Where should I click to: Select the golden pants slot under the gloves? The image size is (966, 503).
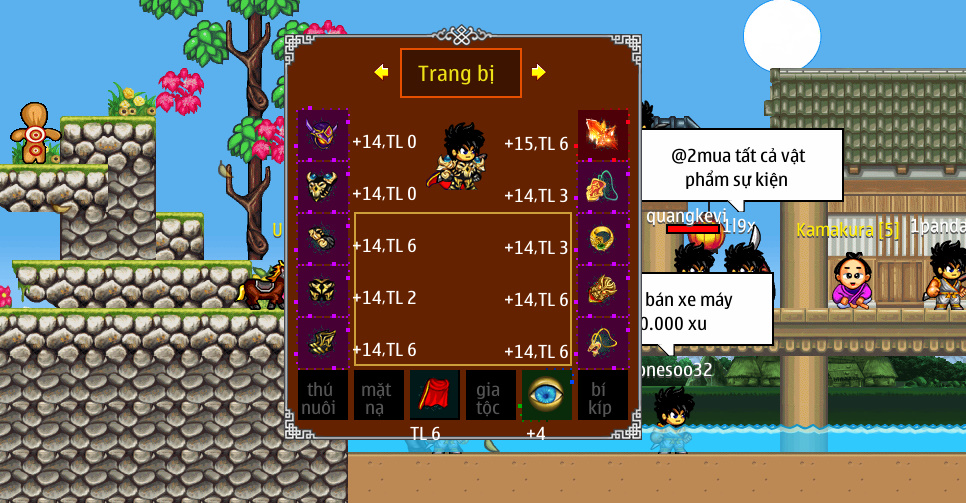point(322,291)
